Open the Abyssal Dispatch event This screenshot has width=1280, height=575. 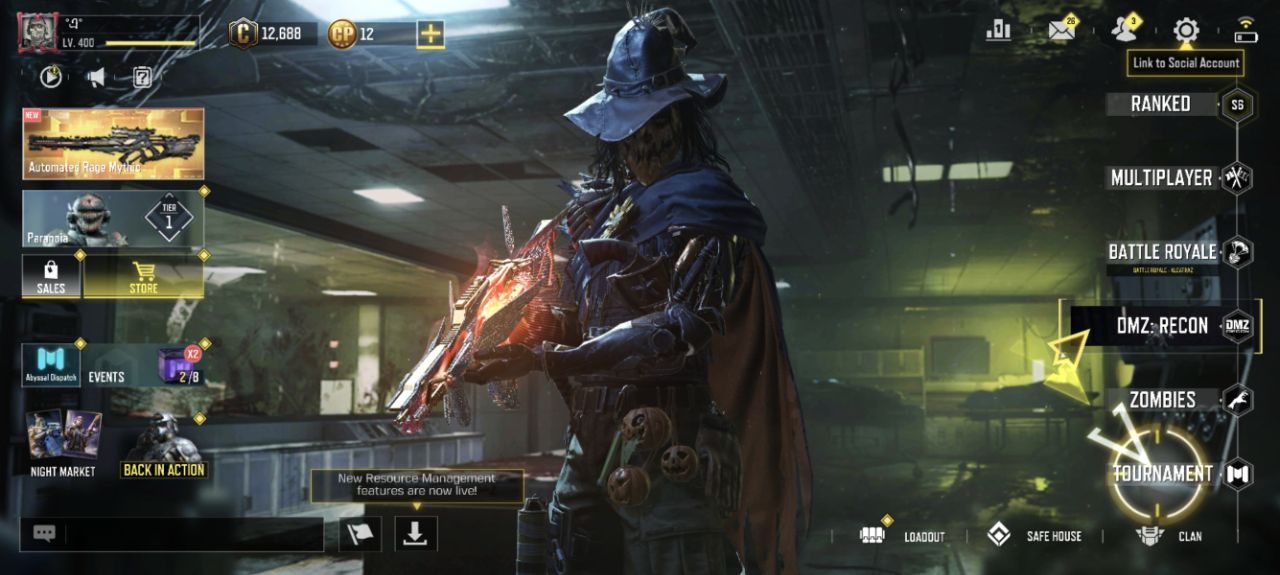tap(51, 365)
